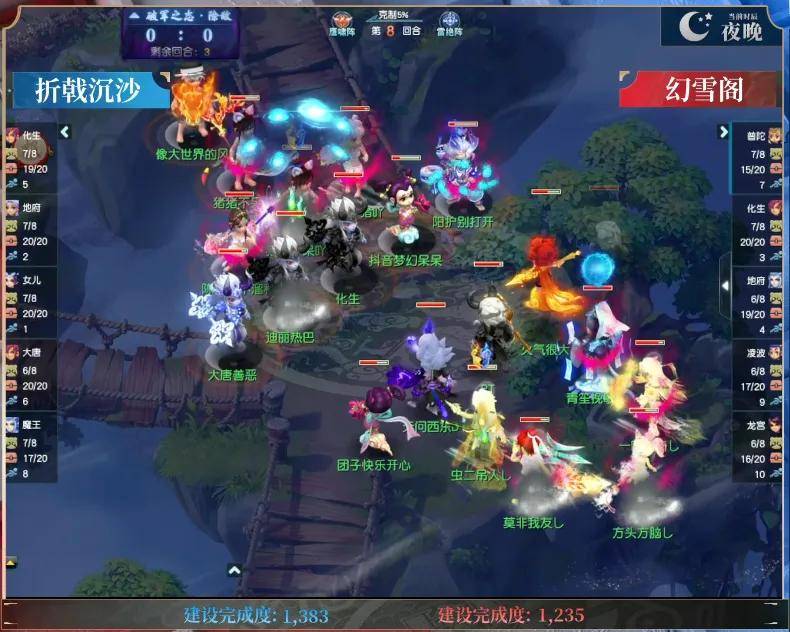This screenshot has height=632, width=790.
Task: Click the 折戟沉沙 team banner
Action: tap(90, 90)
